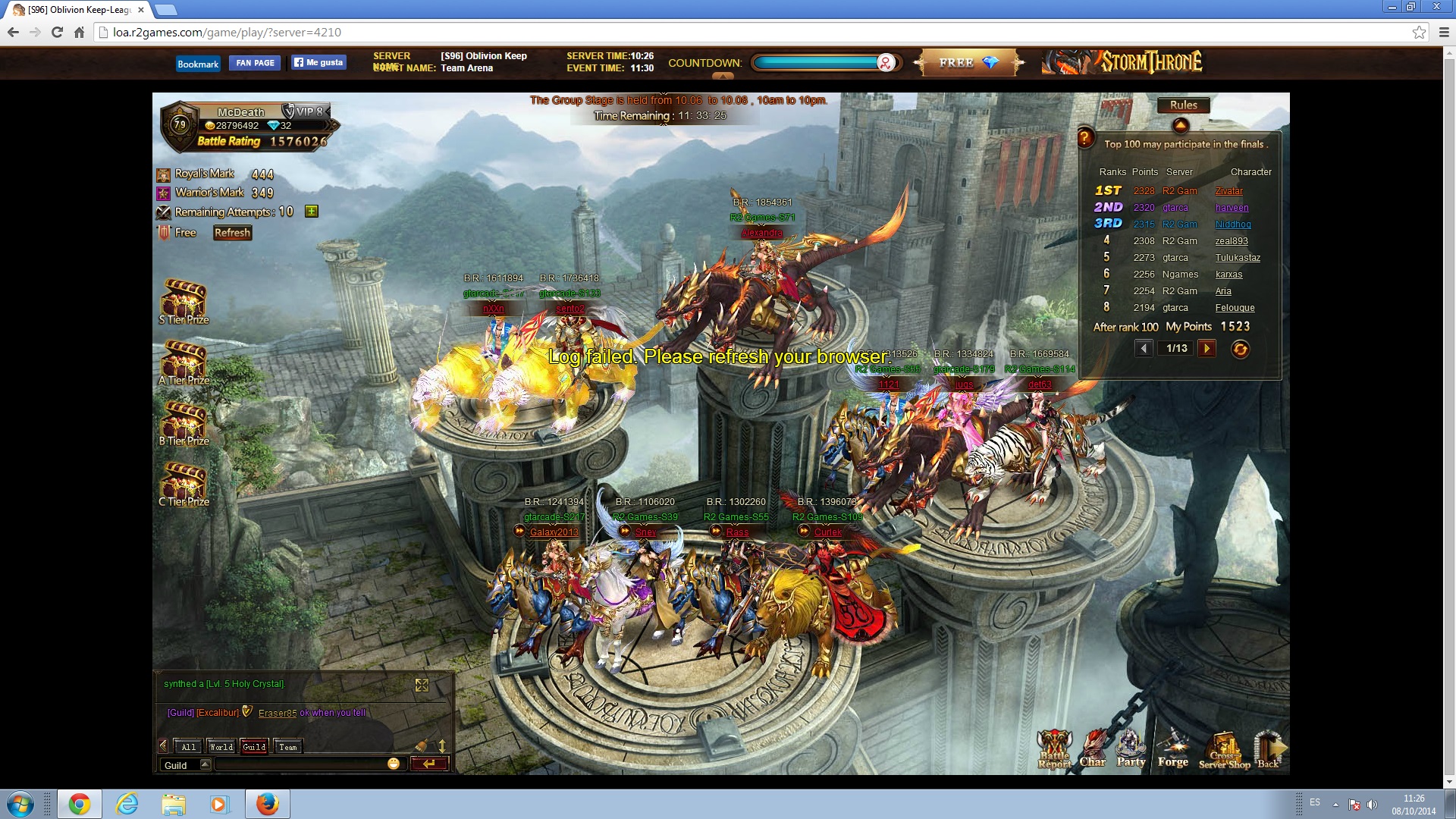Open the Battle Report
The width and height of the screenshot is (1456, 819).
(1054, 749)
